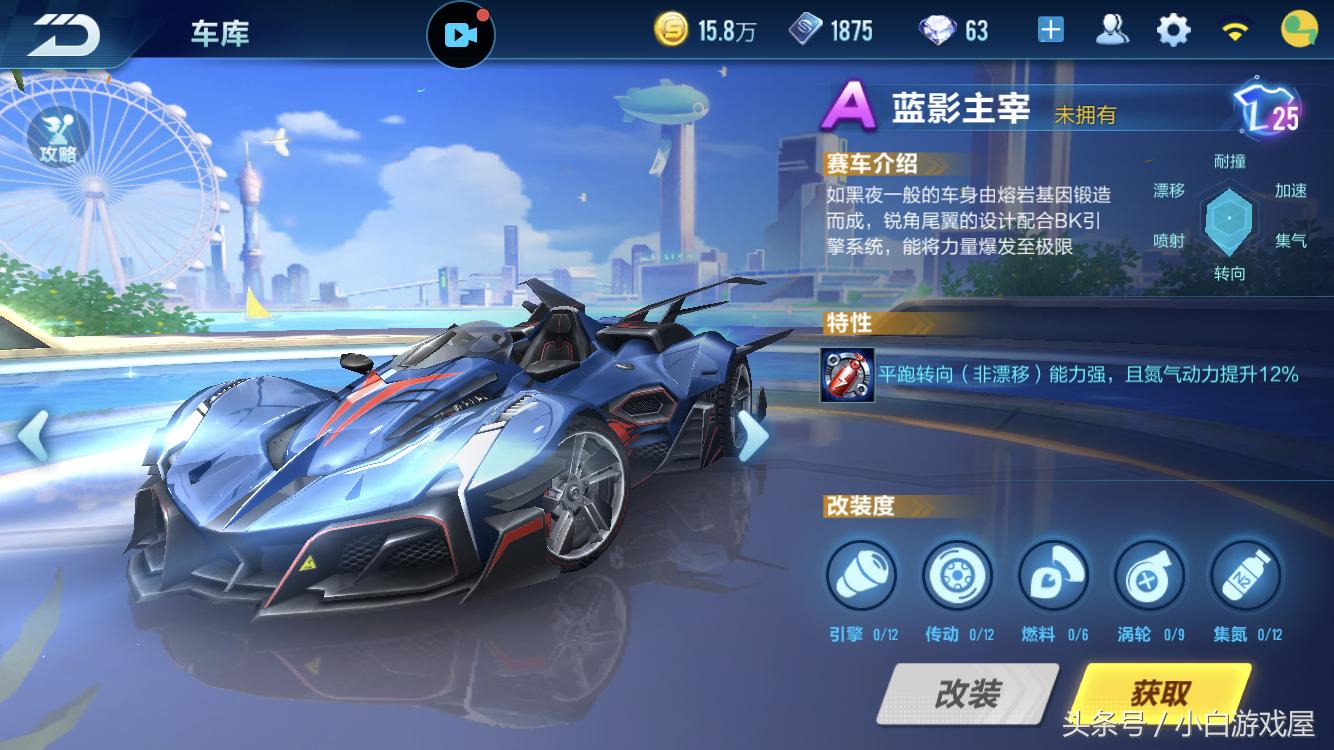
Task: Open the 引擎 (engine) upgrade icon
Action: click(x=861, y=577)
